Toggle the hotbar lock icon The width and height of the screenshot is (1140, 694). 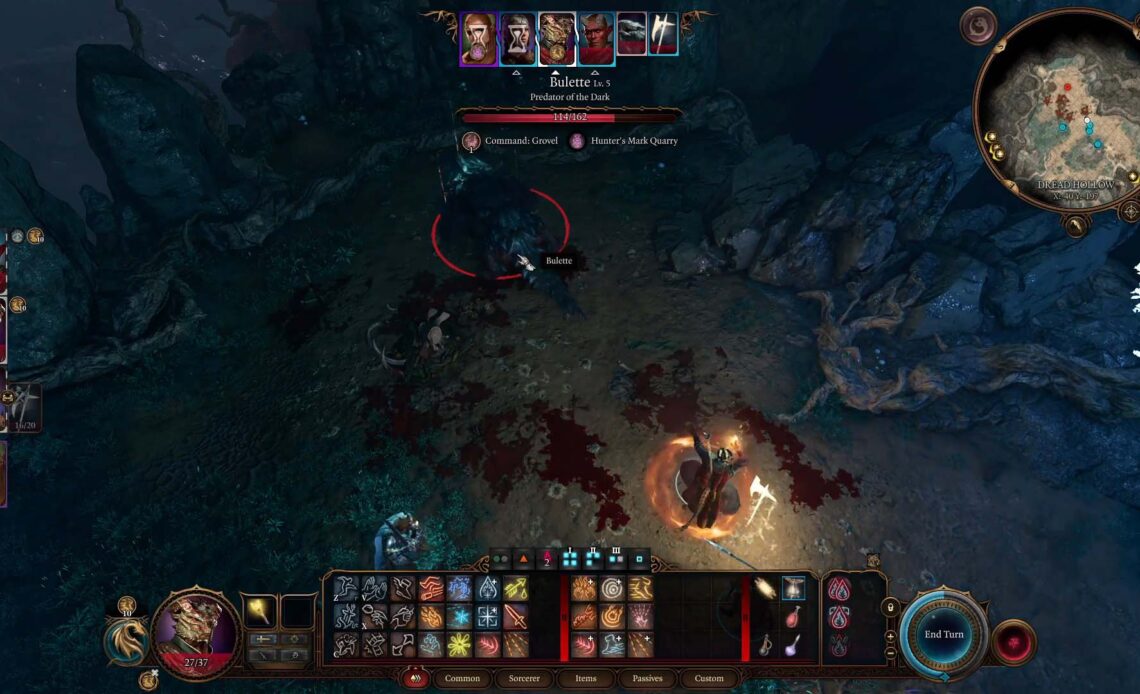(890, 606)
